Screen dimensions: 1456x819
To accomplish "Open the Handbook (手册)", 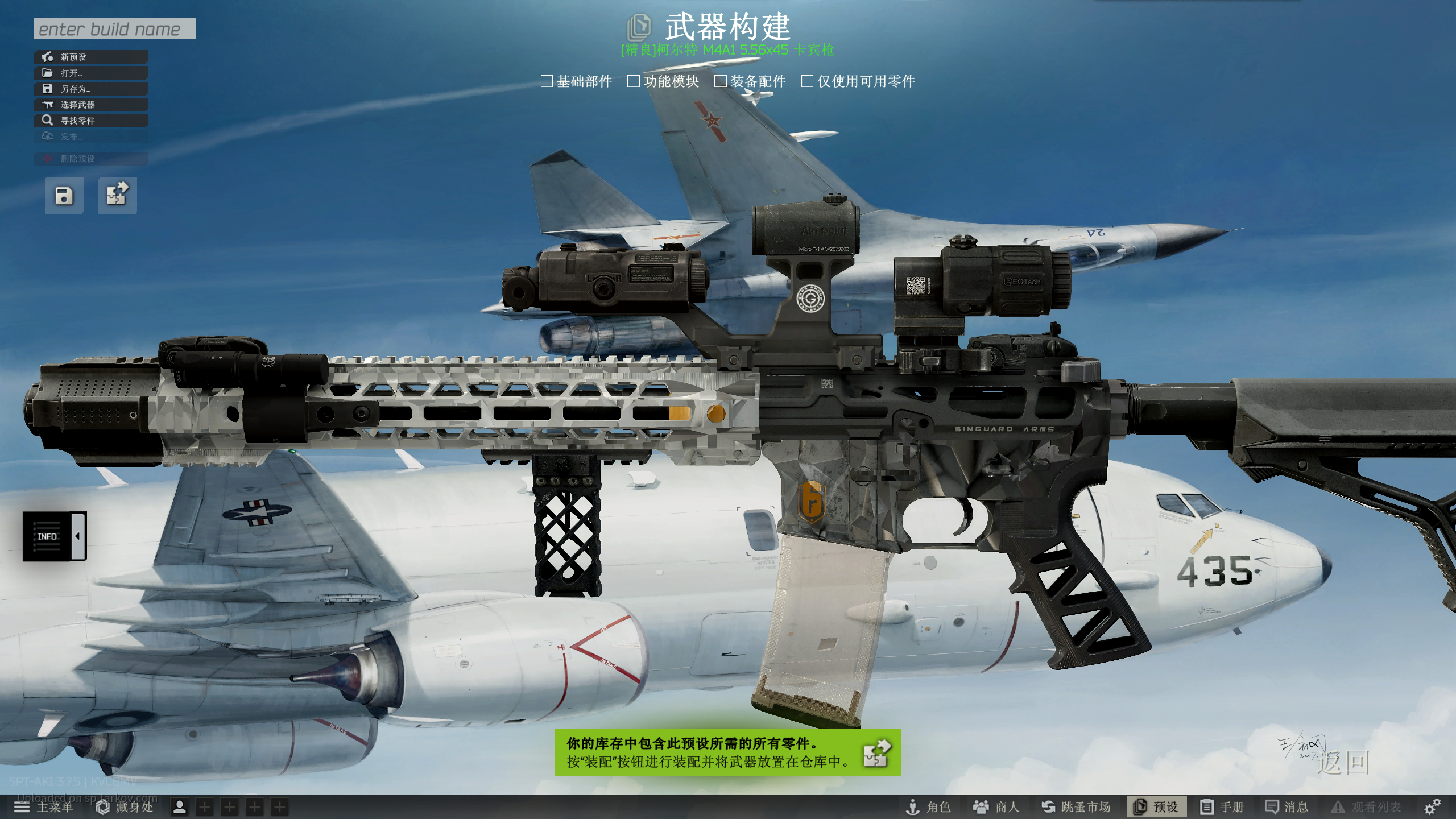I will click(1222, 807).
